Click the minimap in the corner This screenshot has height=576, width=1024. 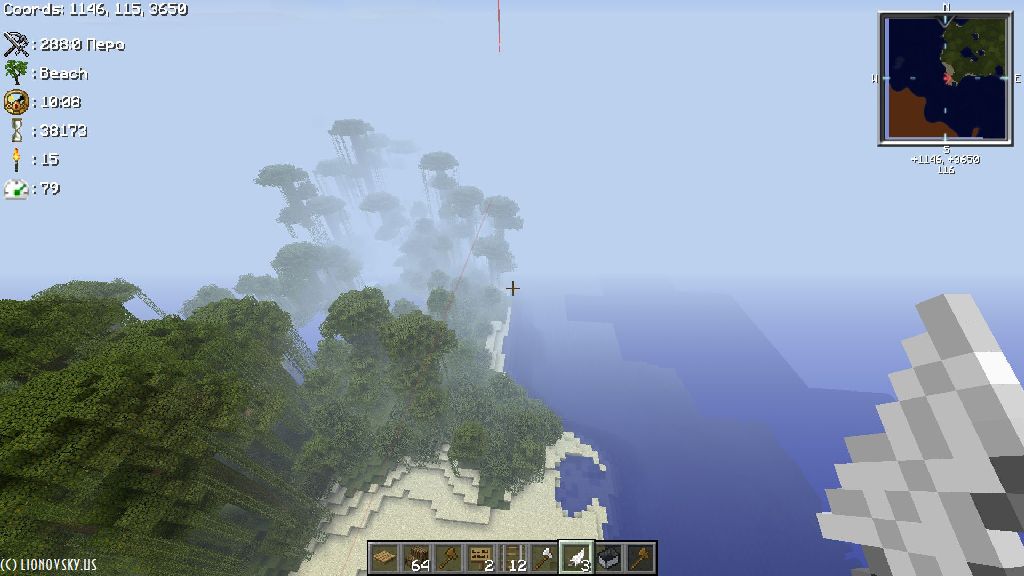[x=945, y=79]
